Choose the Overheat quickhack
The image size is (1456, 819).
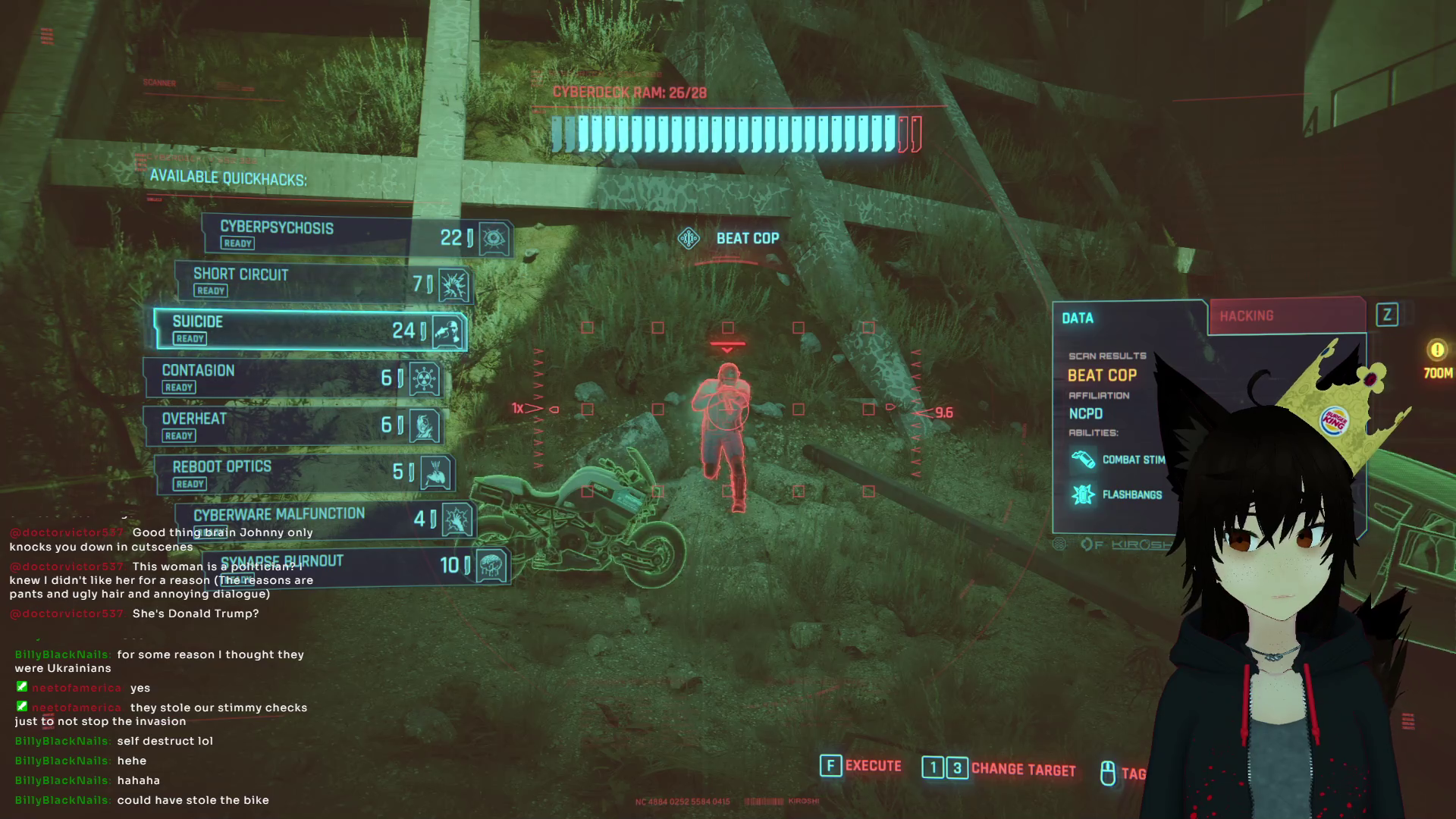point(292,425)
